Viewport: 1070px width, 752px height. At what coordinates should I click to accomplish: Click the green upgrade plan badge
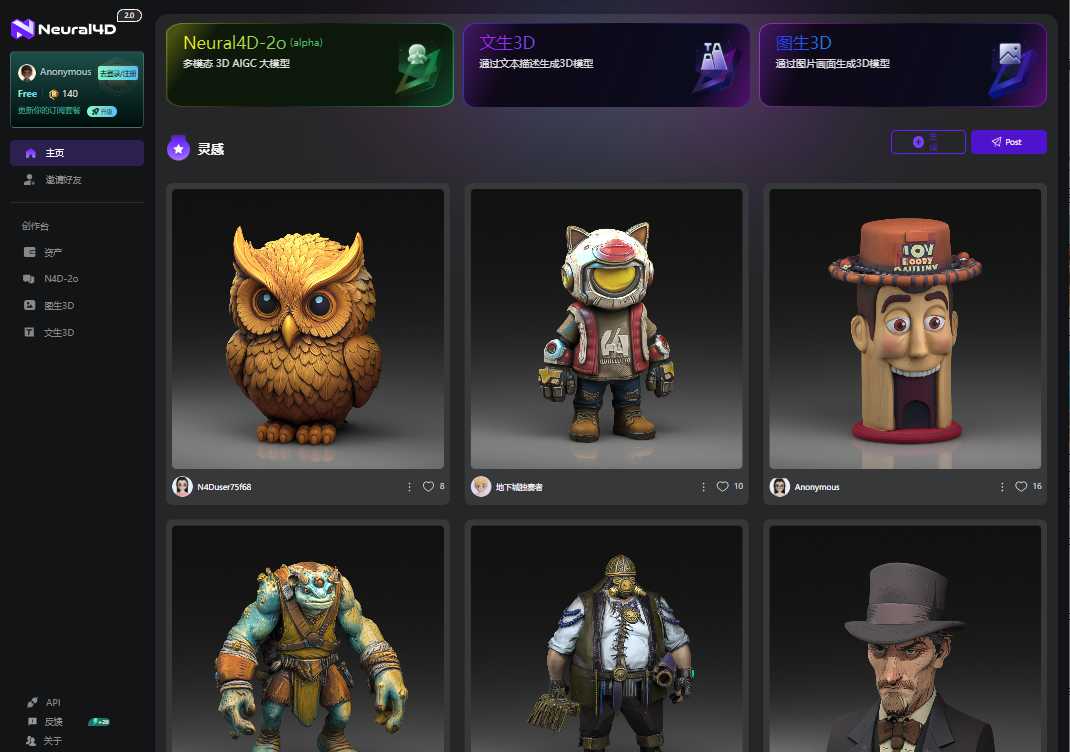coord(102,111)
